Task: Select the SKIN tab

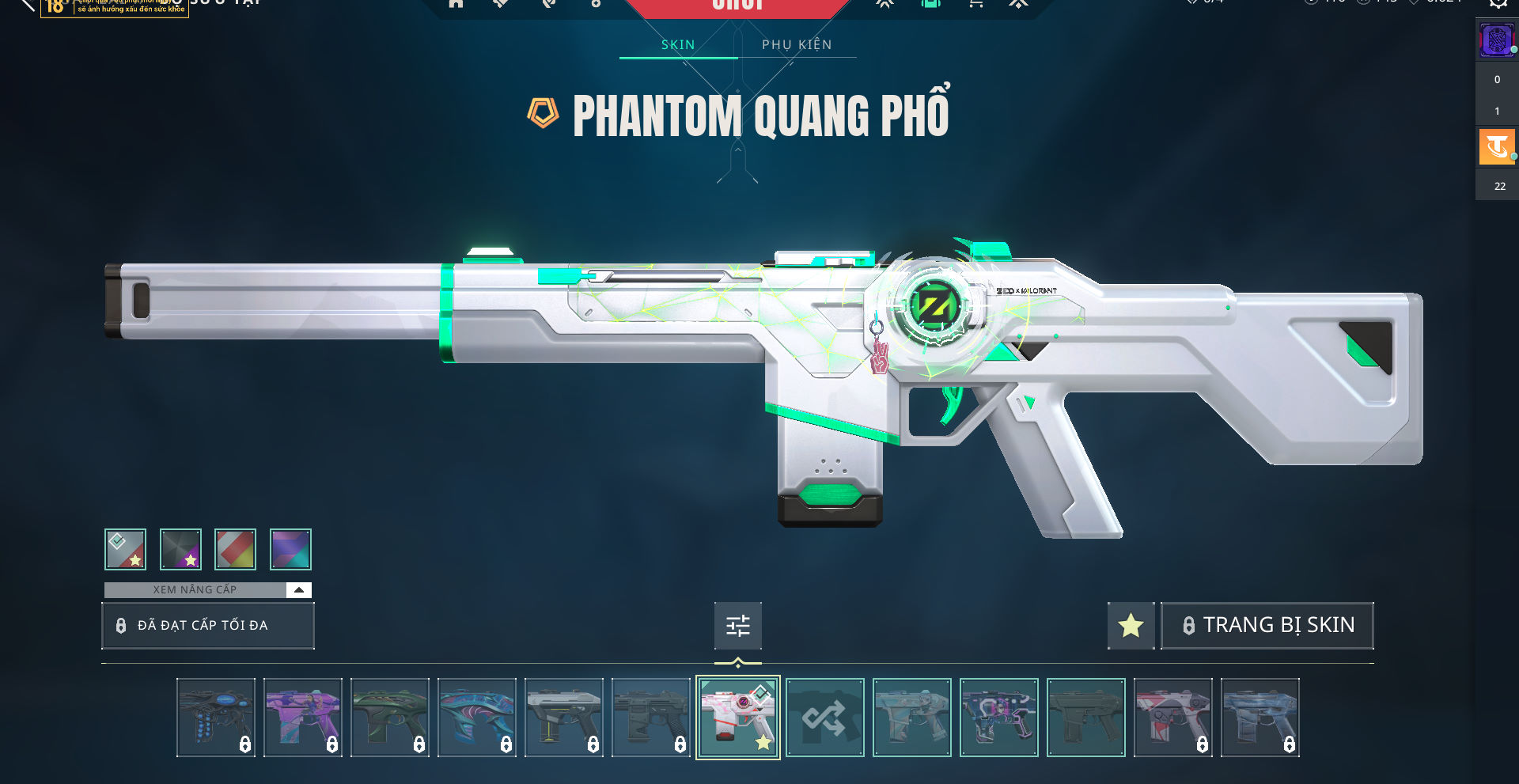Action: 678,45
